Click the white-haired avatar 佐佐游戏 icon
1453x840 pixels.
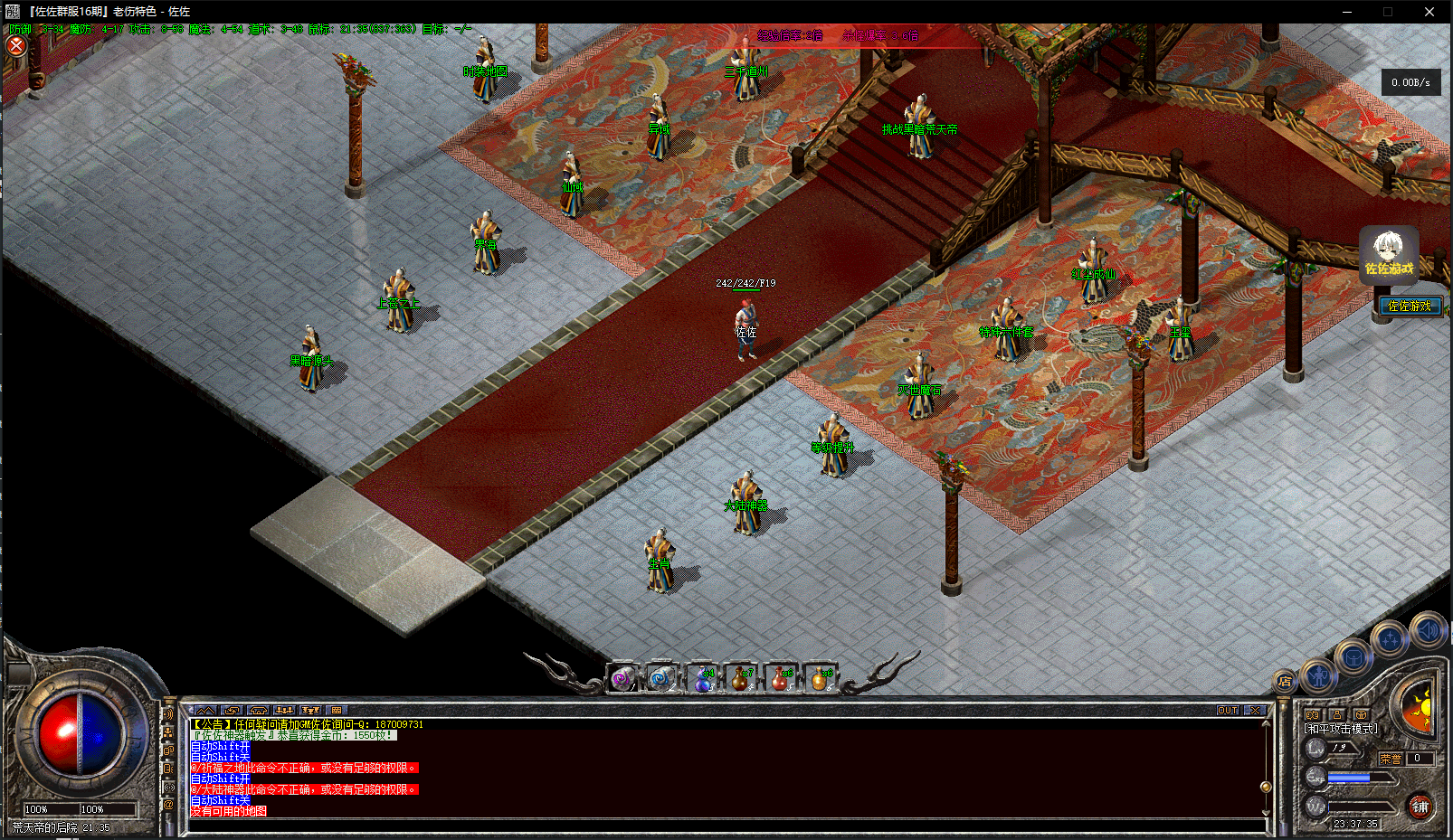(1389, 255)
